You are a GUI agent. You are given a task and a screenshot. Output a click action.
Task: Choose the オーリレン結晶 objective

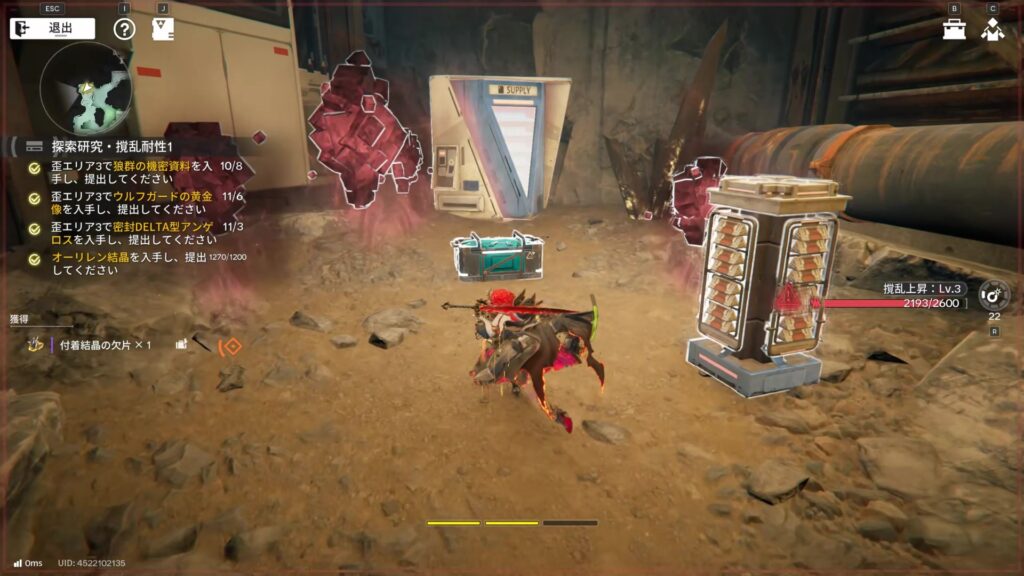coord(140,264)
